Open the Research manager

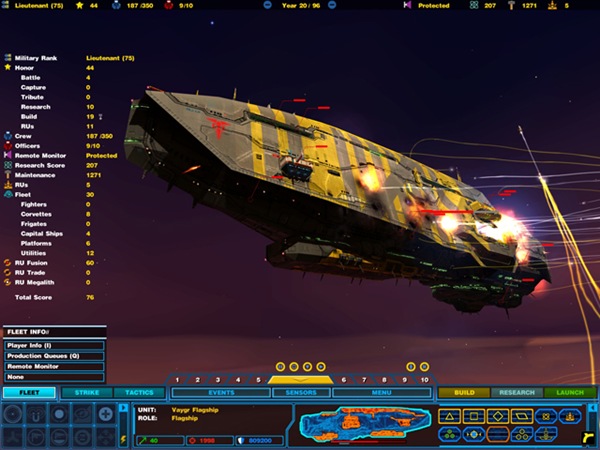click(517, 393)
